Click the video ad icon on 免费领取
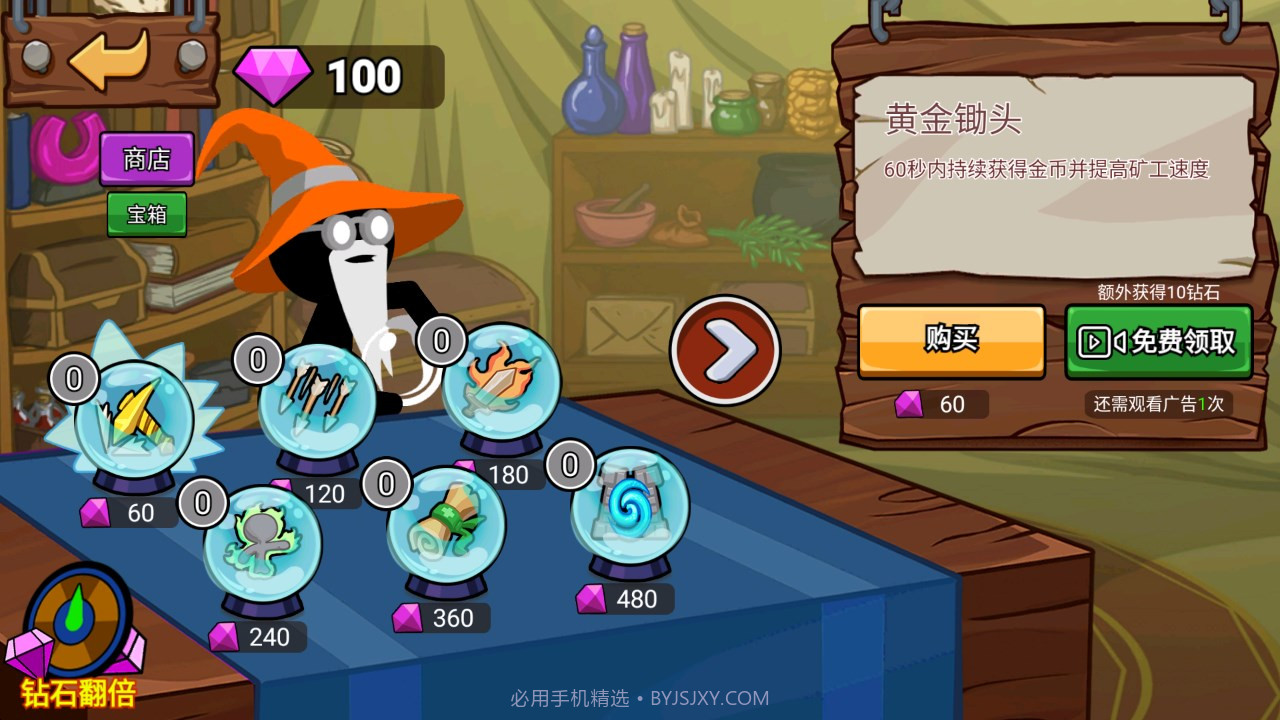The height and width of the screenshot is (720, 1280). (x=1095, y=341)
